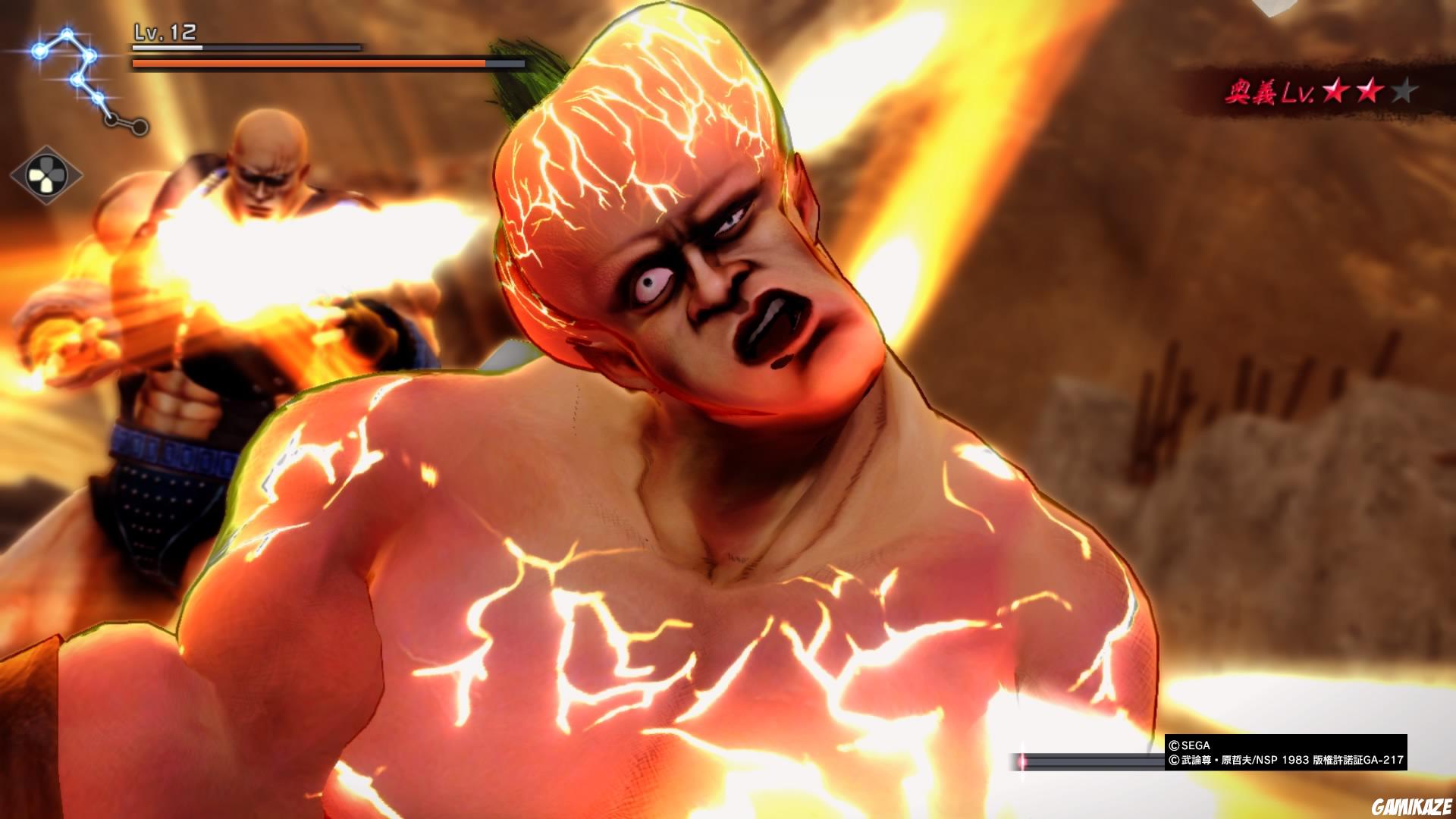Select the D-pad diamond indicator icon
The width and height of the screenshot is (1456, 819).
coord(45,176)
